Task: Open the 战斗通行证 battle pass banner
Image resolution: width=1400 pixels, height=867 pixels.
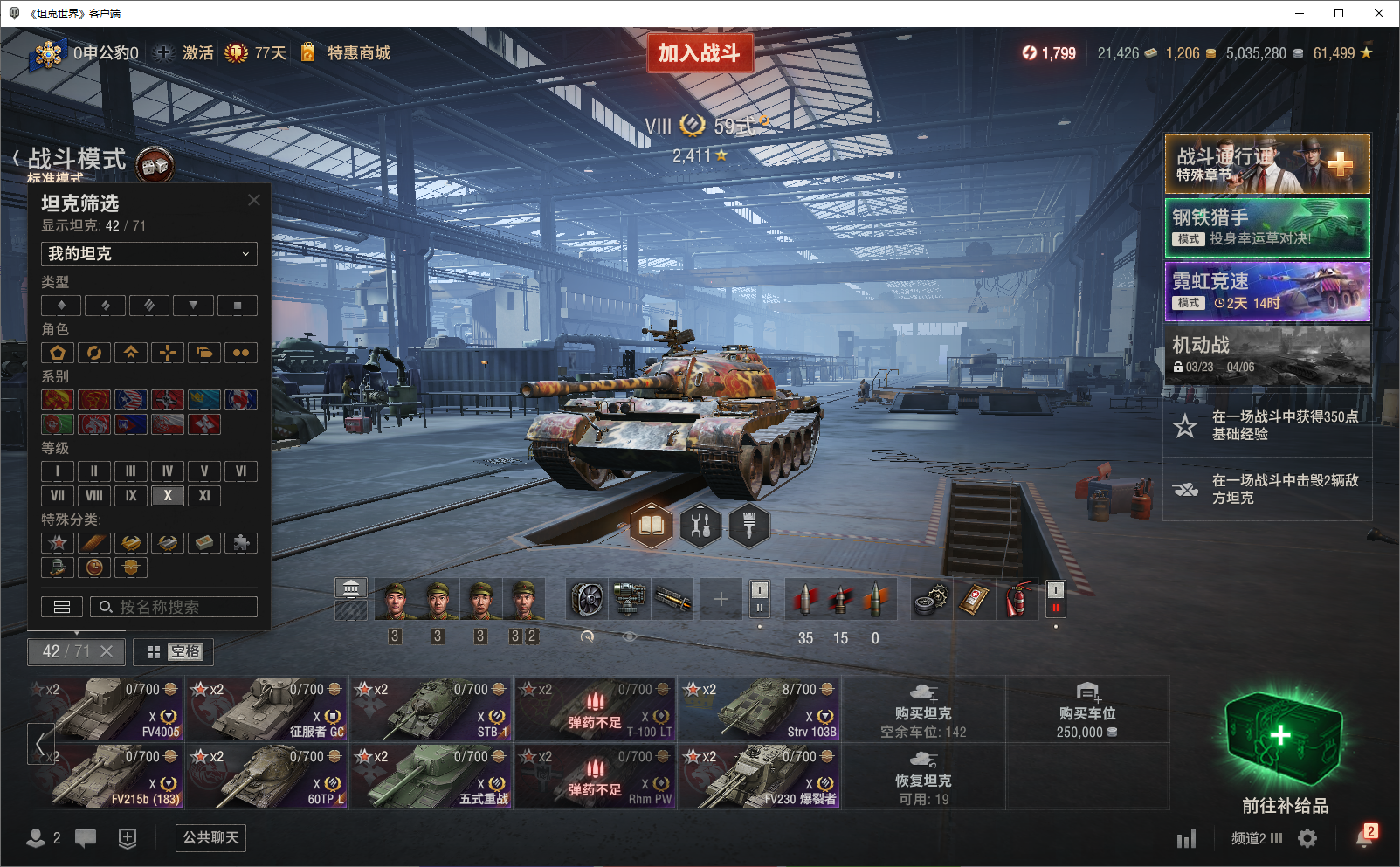Action: pos(1267,164)
